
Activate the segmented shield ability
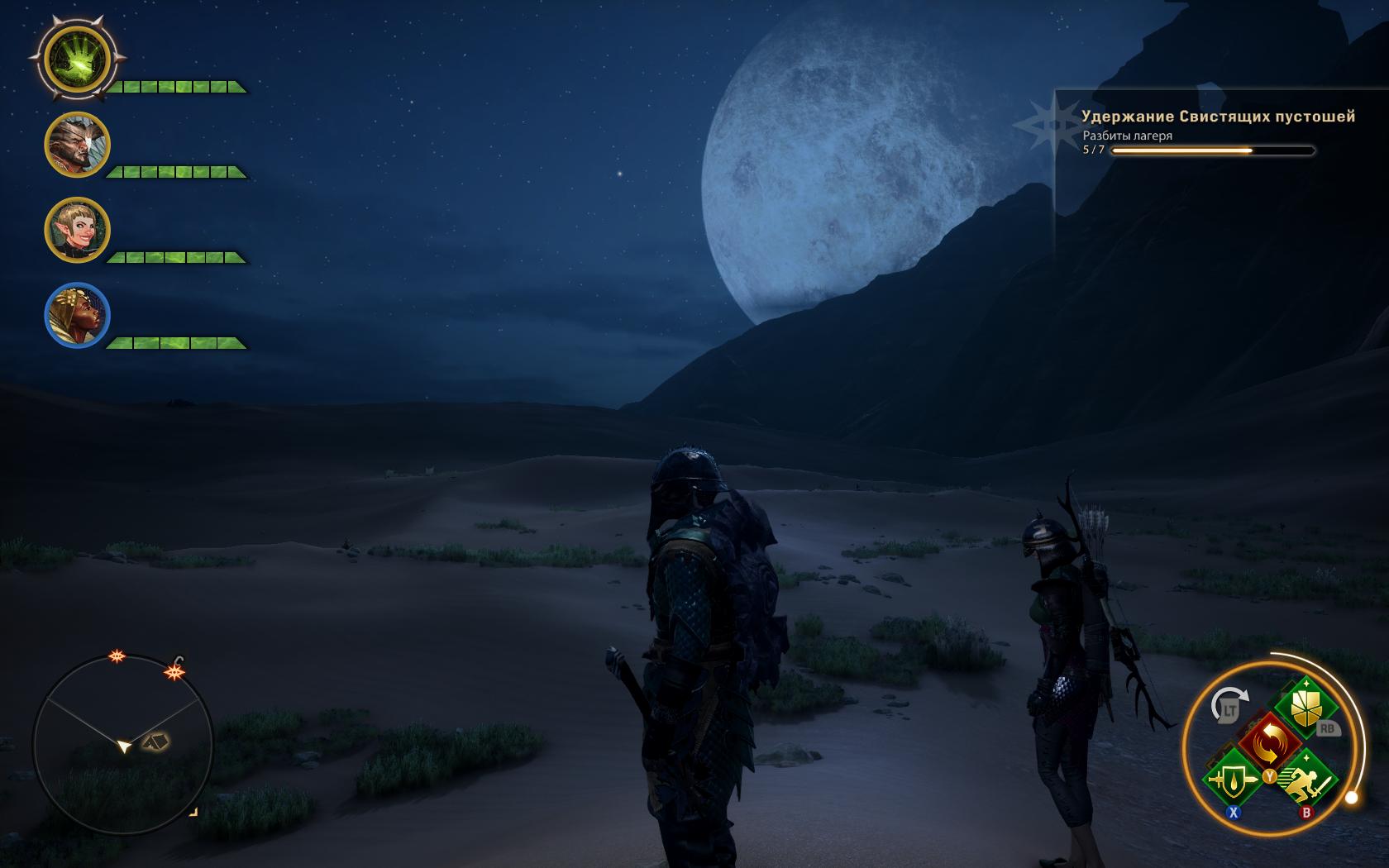click(x=1305, y=708)
